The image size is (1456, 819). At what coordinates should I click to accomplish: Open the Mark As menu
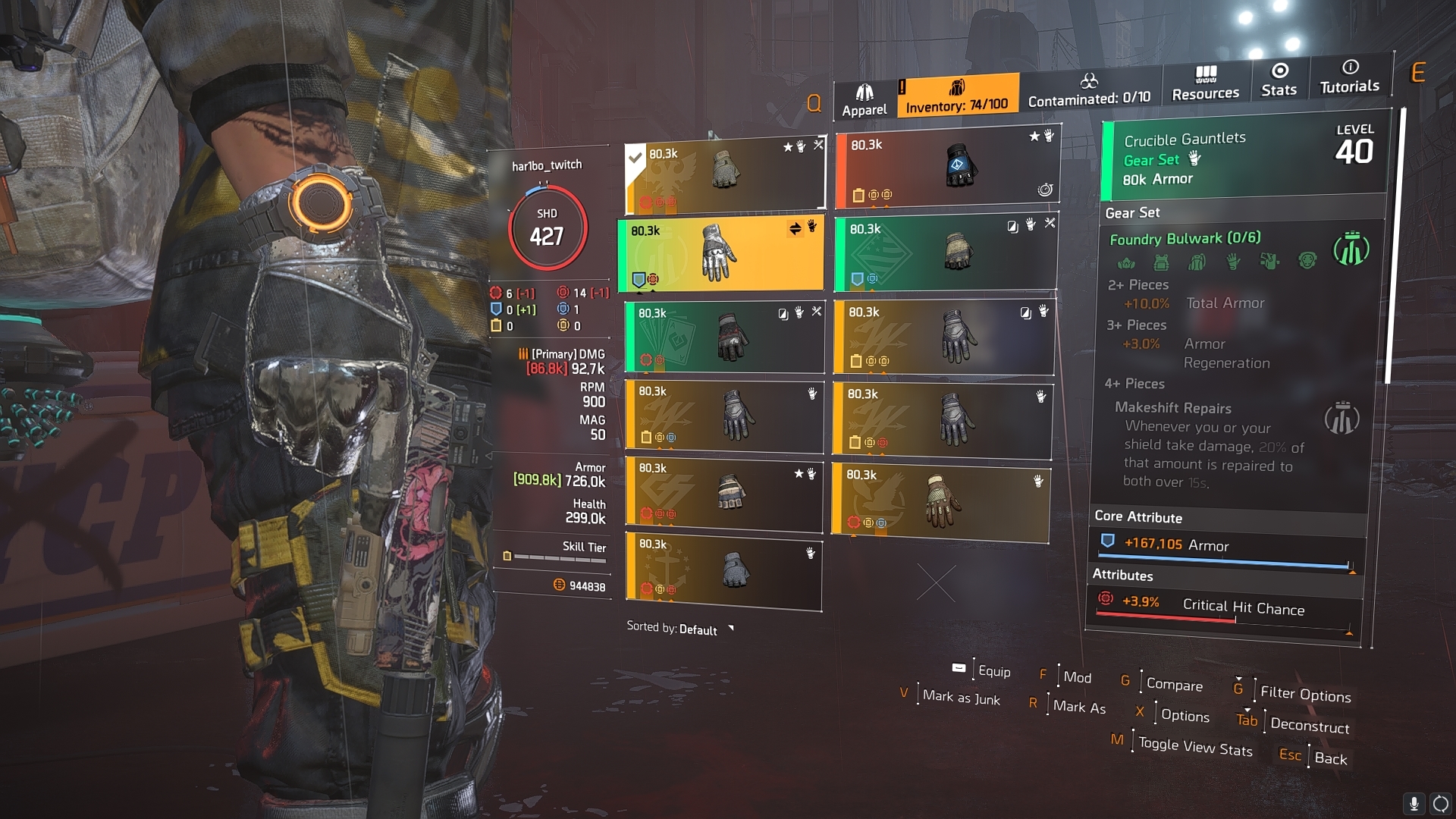(1079, 707)
